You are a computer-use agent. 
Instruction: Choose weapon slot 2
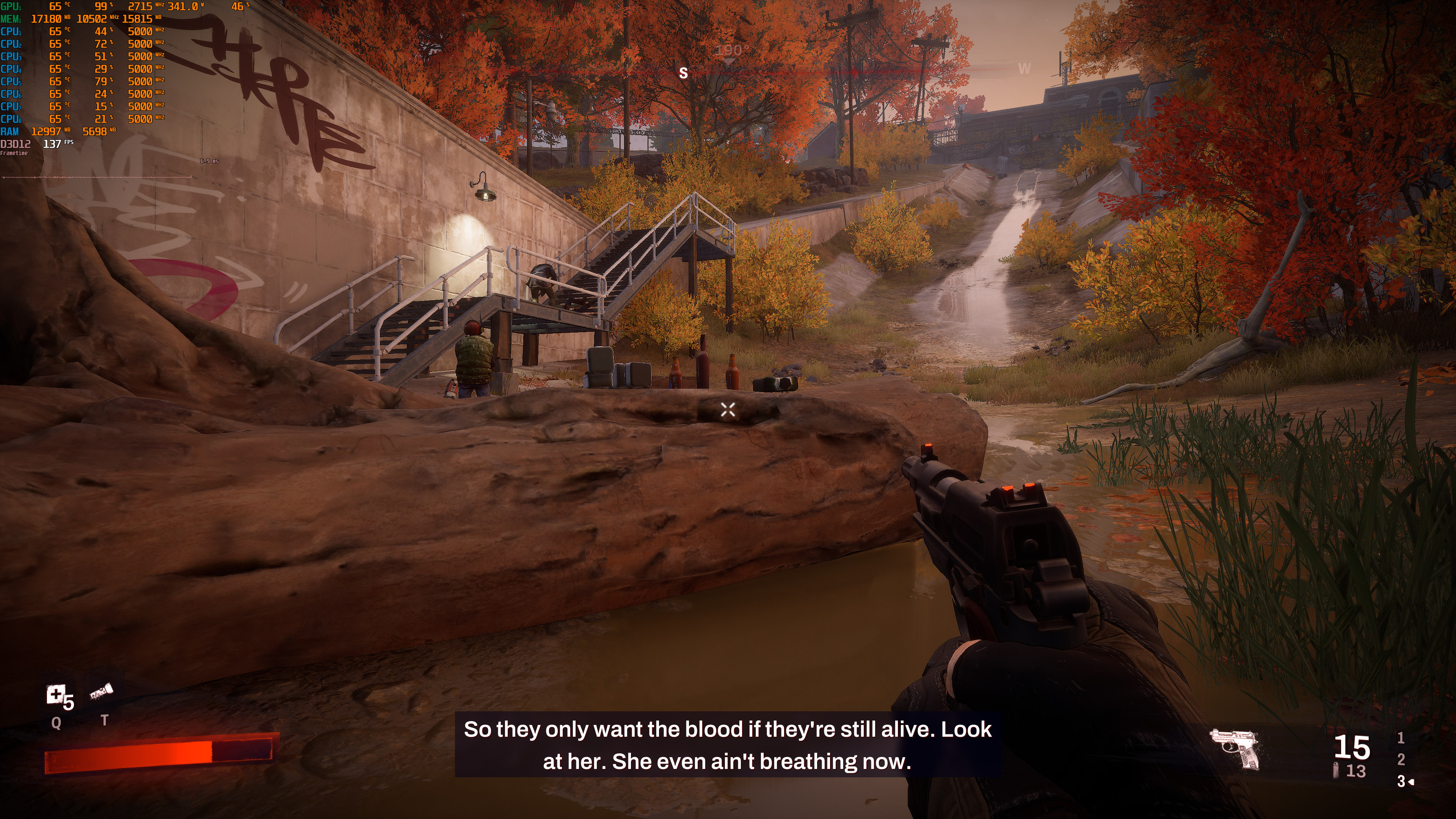1401,759
